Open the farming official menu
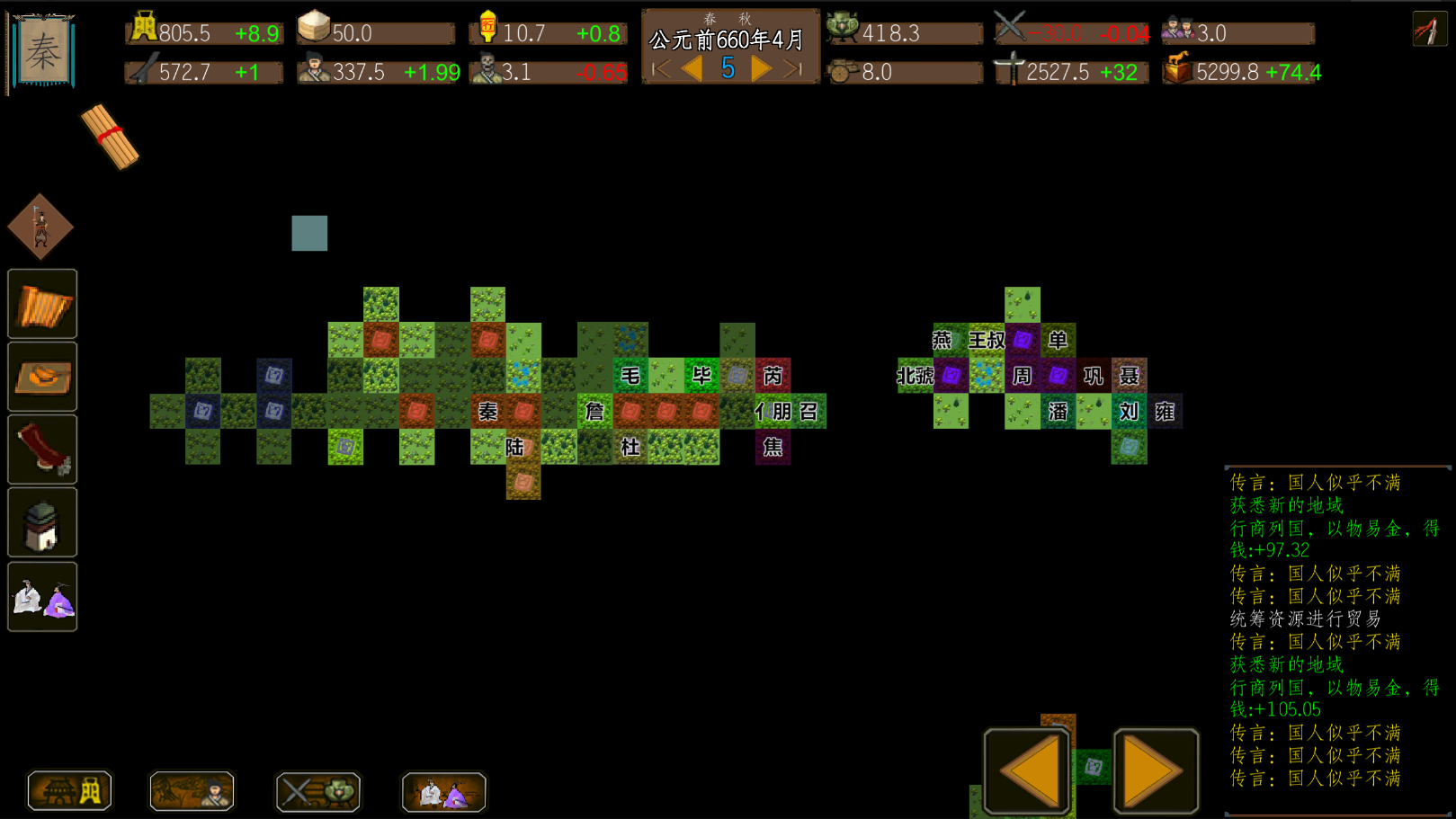 (x=191, y=792)
